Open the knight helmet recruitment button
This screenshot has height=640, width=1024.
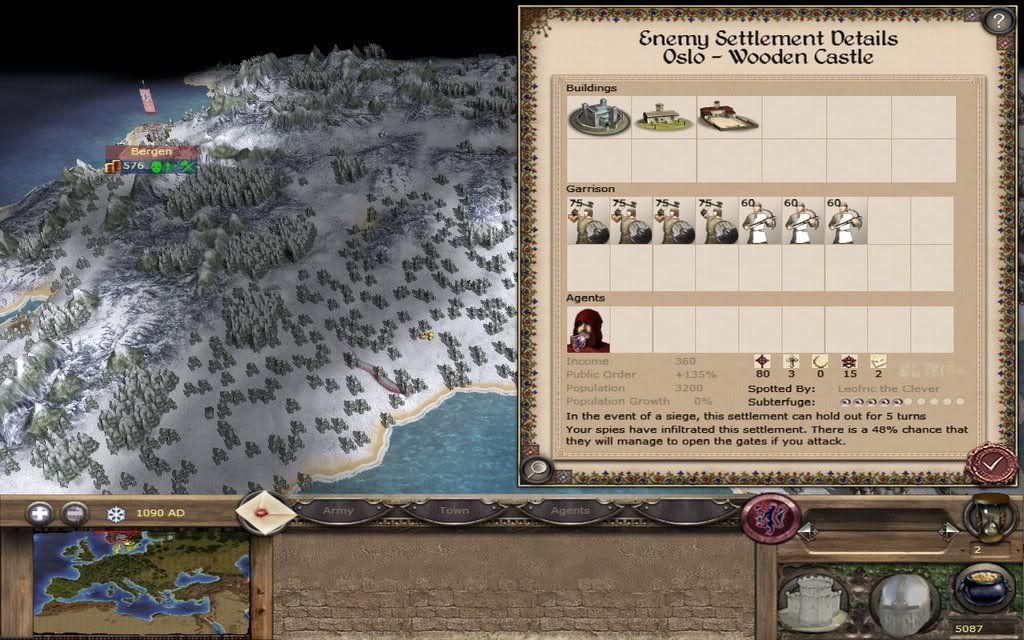(903, 600)
